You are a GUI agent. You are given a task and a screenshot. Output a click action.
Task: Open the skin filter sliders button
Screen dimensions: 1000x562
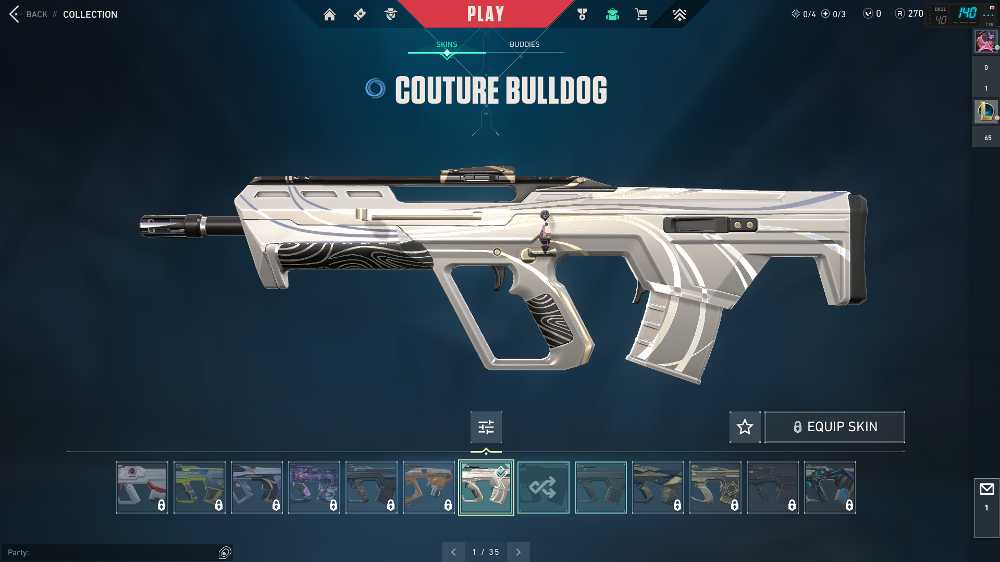[x=486, y=427]
